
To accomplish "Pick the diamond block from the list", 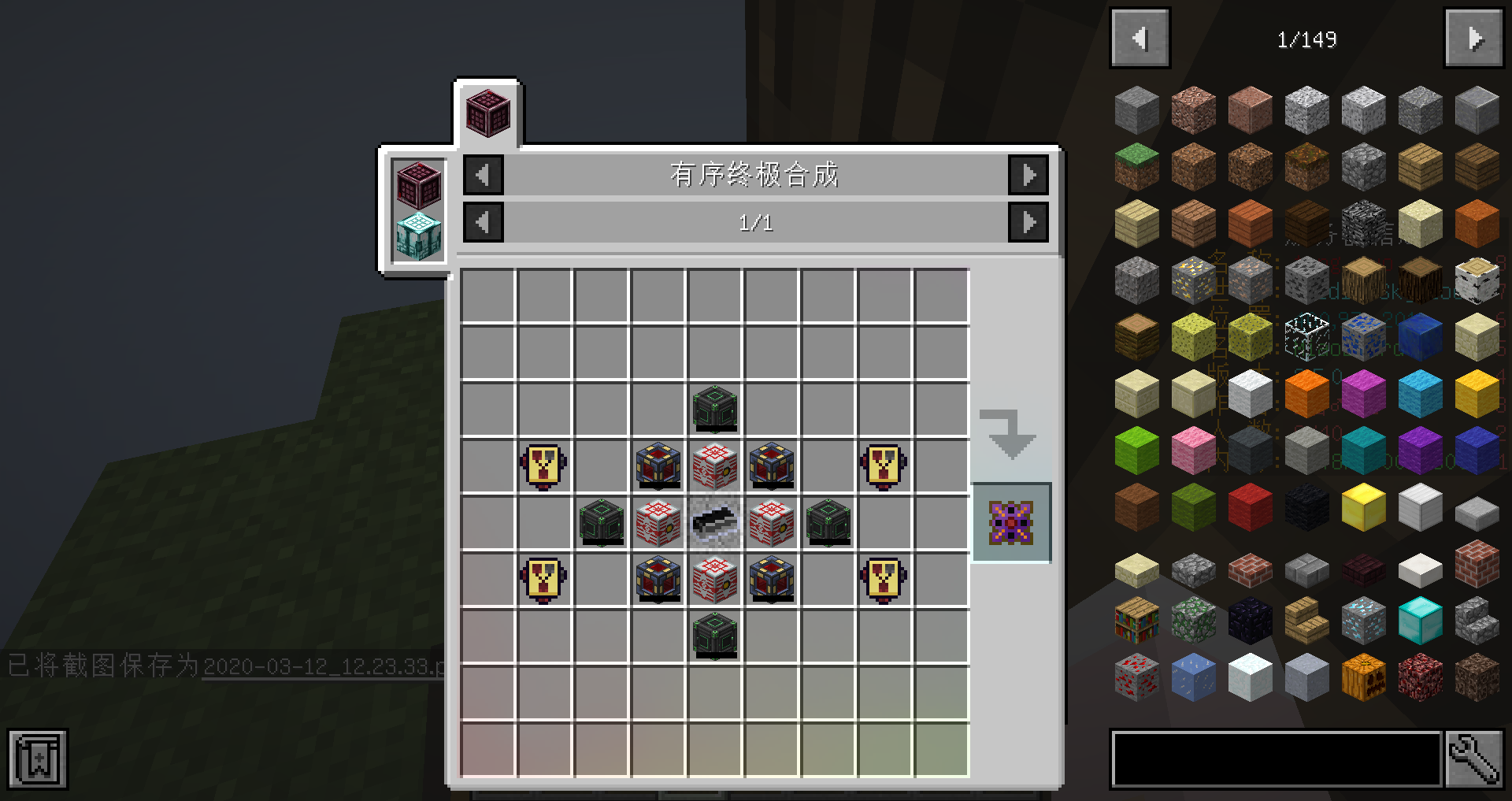I will [1420, 620].
